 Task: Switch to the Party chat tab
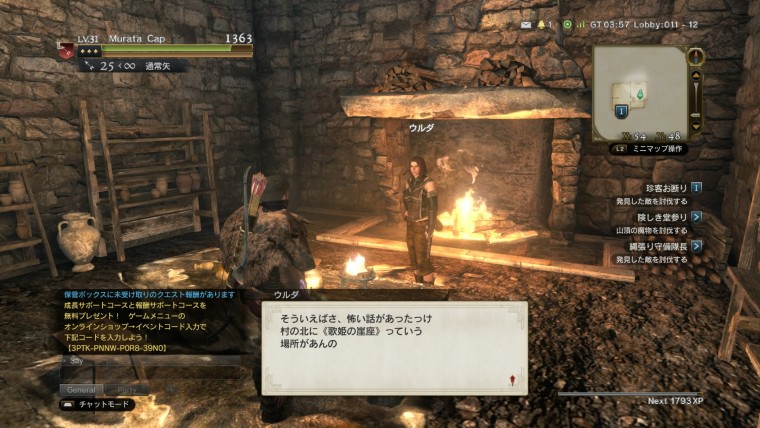128,389
